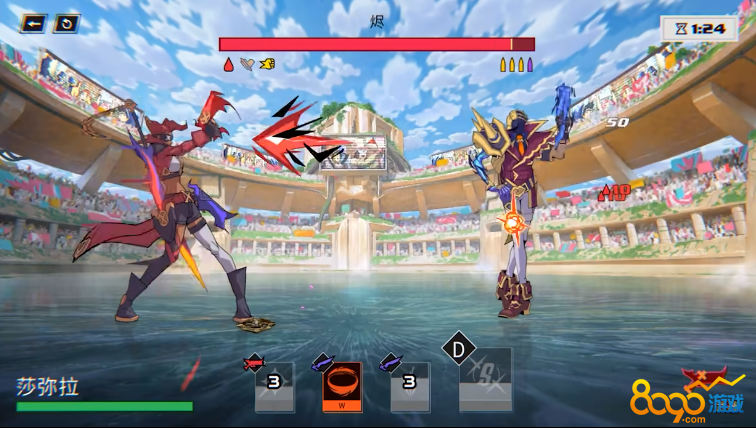Click the red blood drop status icon
The width and height of the screenshot is (756, 428).
pyautogui.click(x=228, y=65)
